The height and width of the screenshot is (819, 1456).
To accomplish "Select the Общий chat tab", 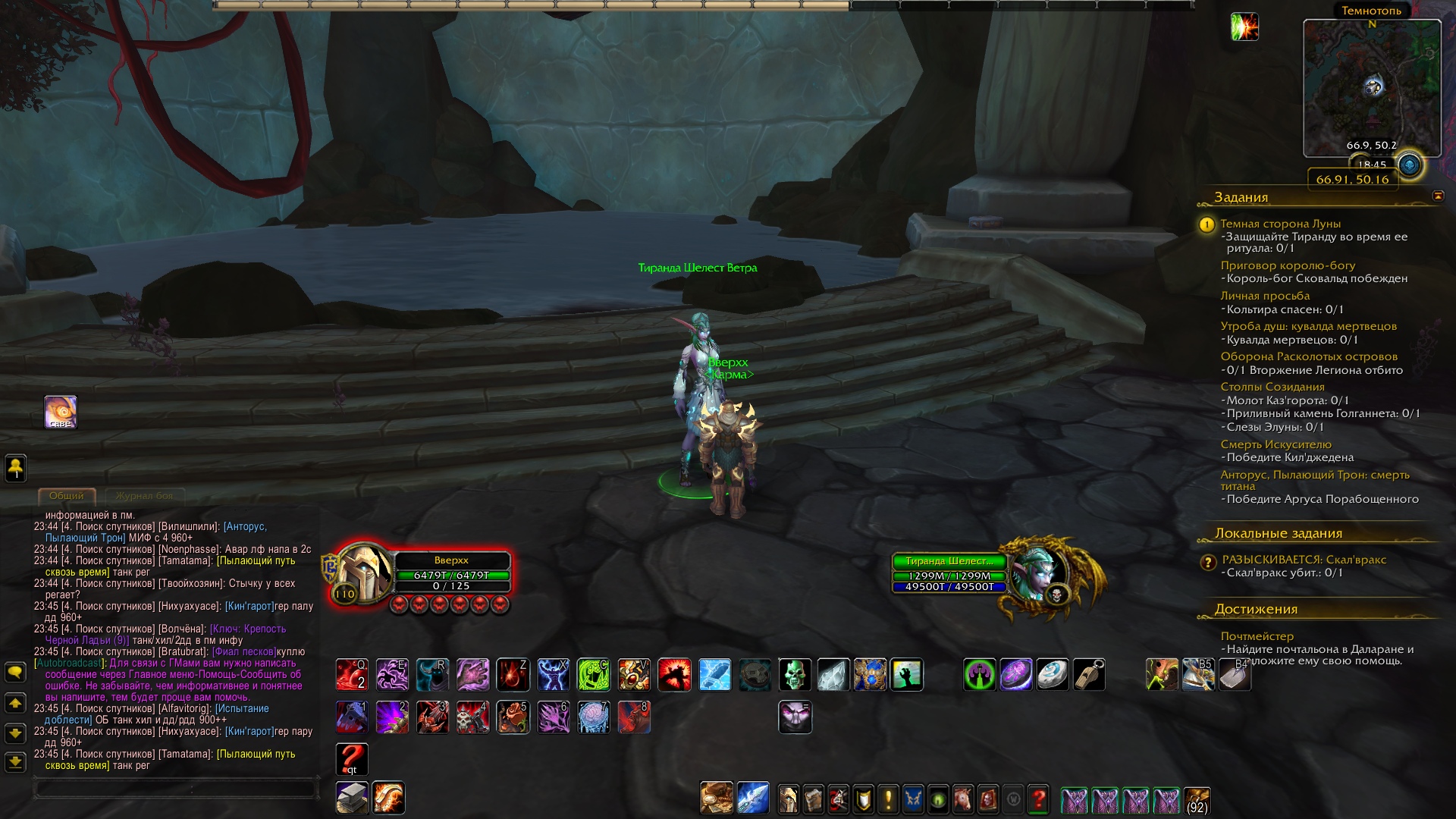I will [67, 496].
